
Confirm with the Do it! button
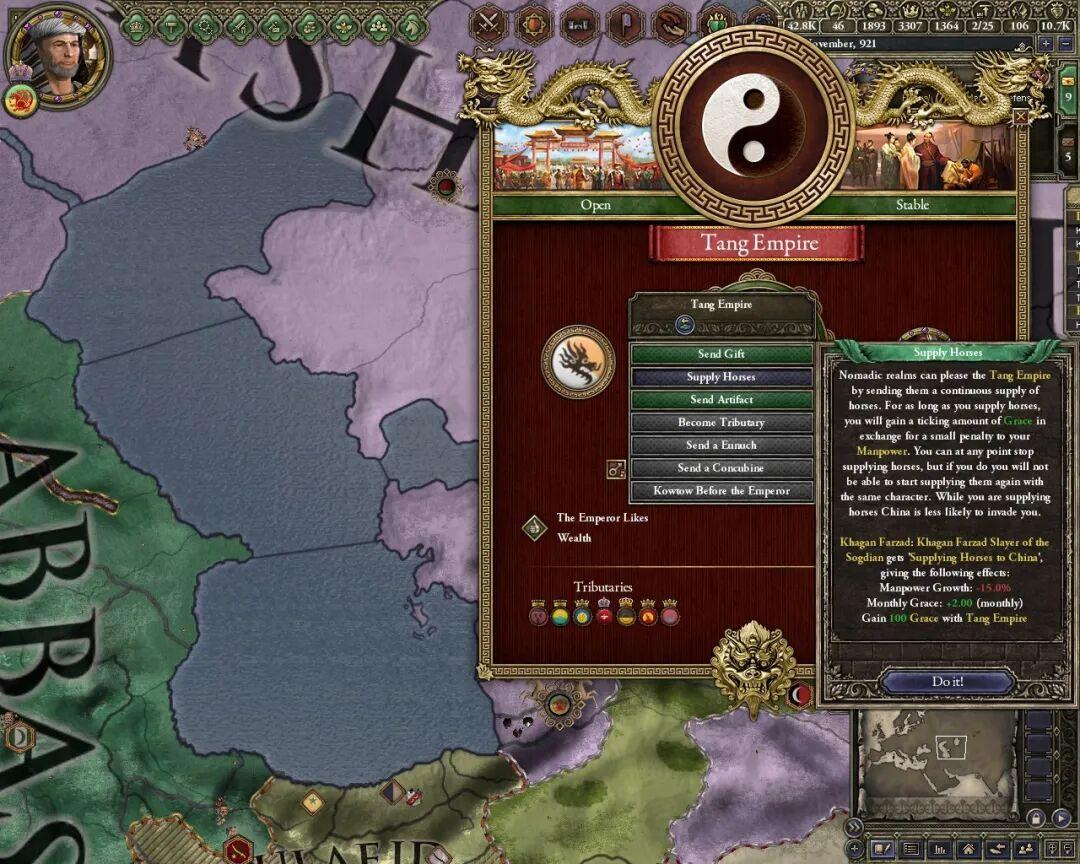click(x=945, y=682)
